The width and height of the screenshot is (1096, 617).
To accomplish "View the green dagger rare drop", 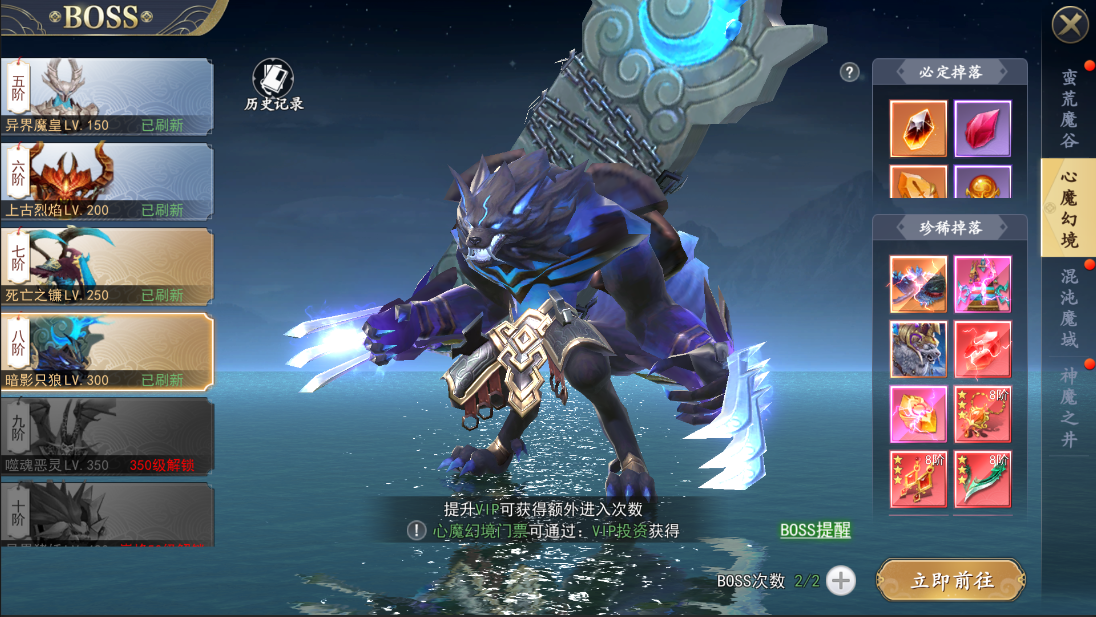I will pos(982,479).
